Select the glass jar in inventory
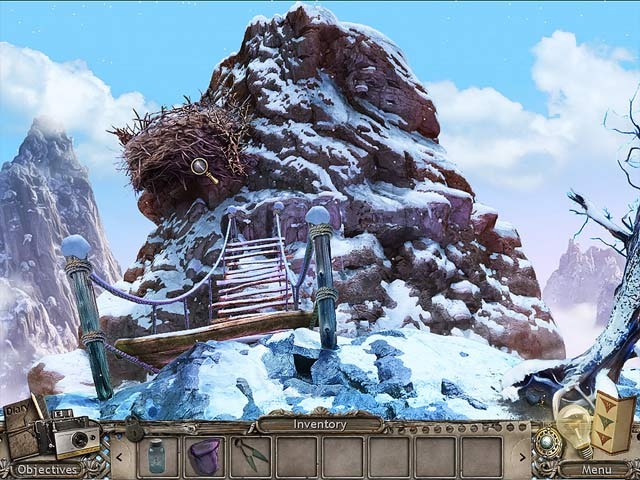The width and height of the screenshot is (640, 480). click(x=157, y=455)
